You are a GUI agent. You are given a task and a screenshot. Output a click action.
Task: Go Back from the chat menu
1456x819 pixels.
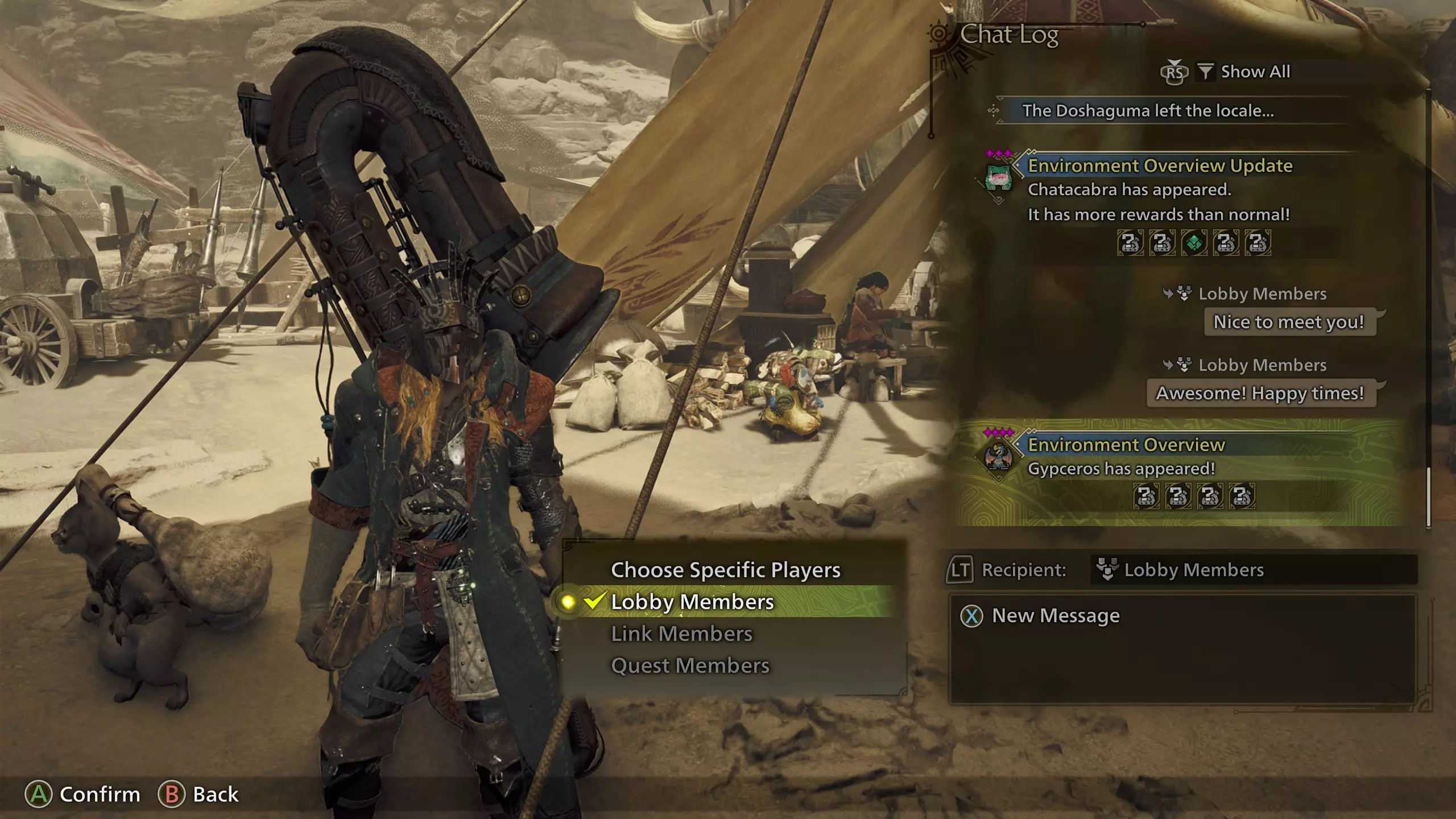(198, 795)
